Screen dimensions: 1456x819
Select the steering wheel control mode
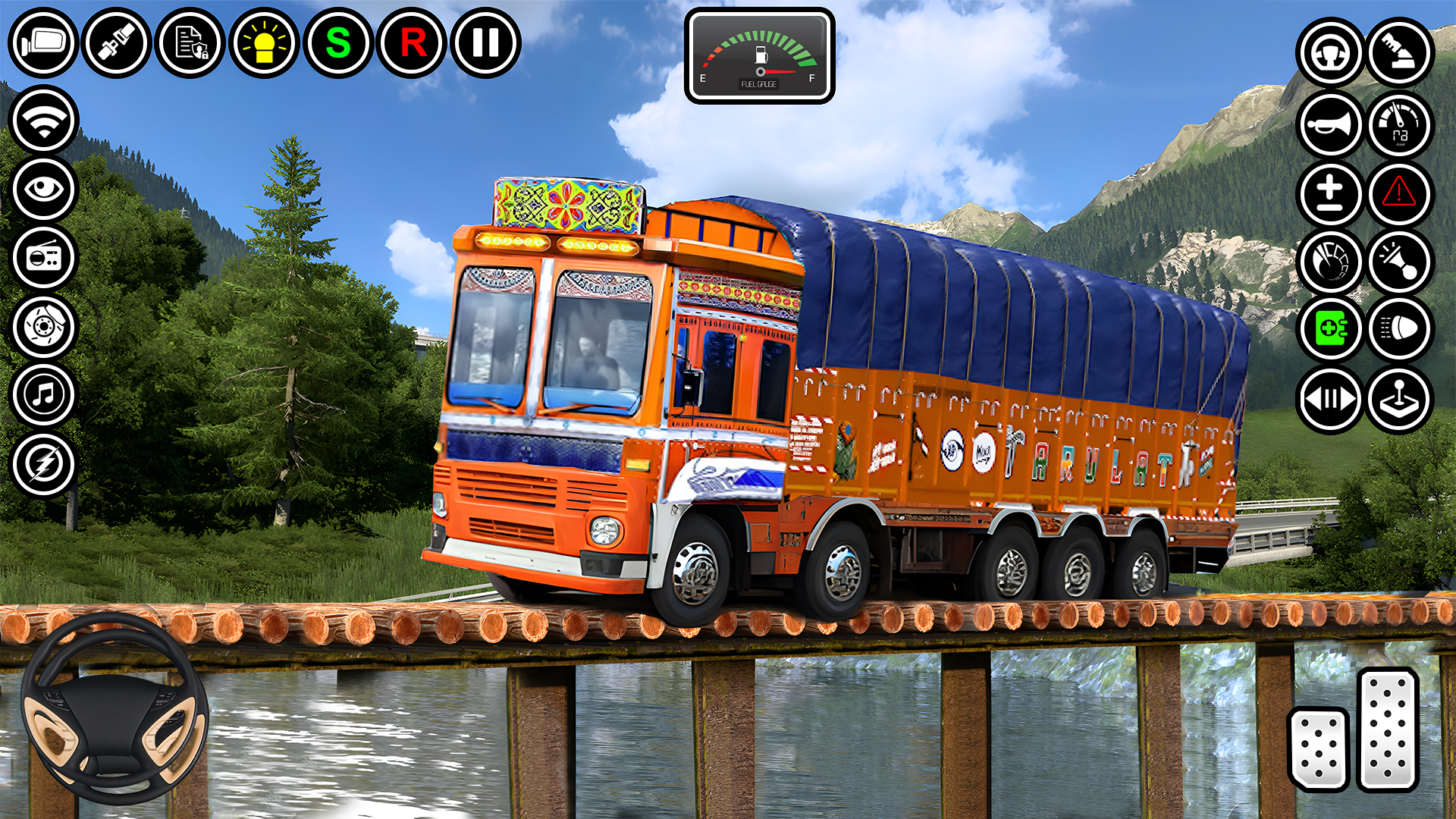[1330, 53]
